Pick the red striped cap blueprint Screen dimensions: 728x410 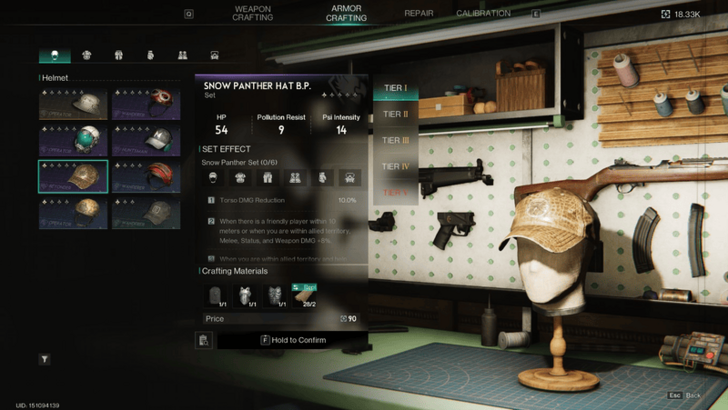tap(146, 176)
